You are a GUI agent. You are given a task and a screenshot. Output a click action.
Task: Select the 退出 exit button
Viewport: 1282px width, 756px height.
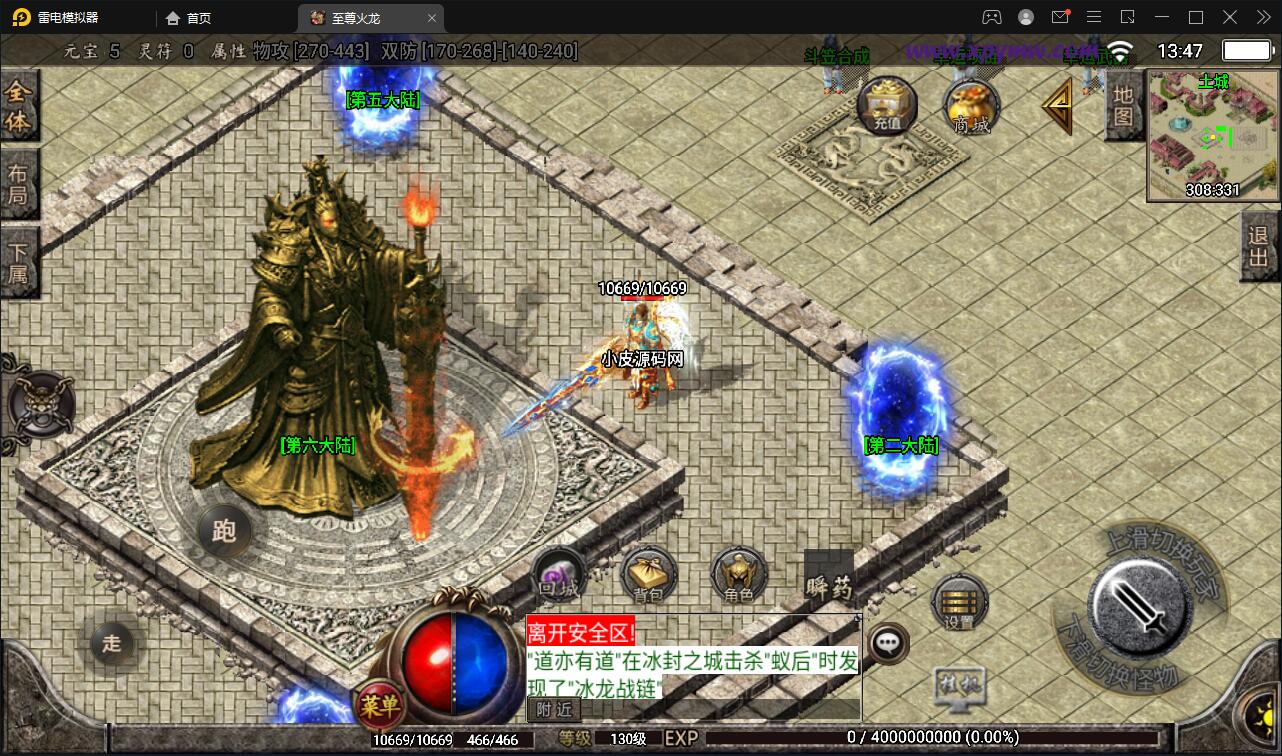coord(1258,250)
